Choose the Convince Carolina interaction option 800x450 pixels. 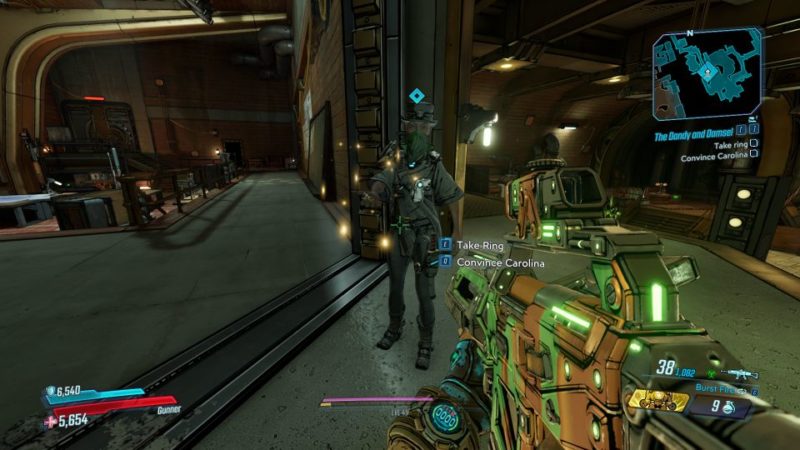click(500, 261)
